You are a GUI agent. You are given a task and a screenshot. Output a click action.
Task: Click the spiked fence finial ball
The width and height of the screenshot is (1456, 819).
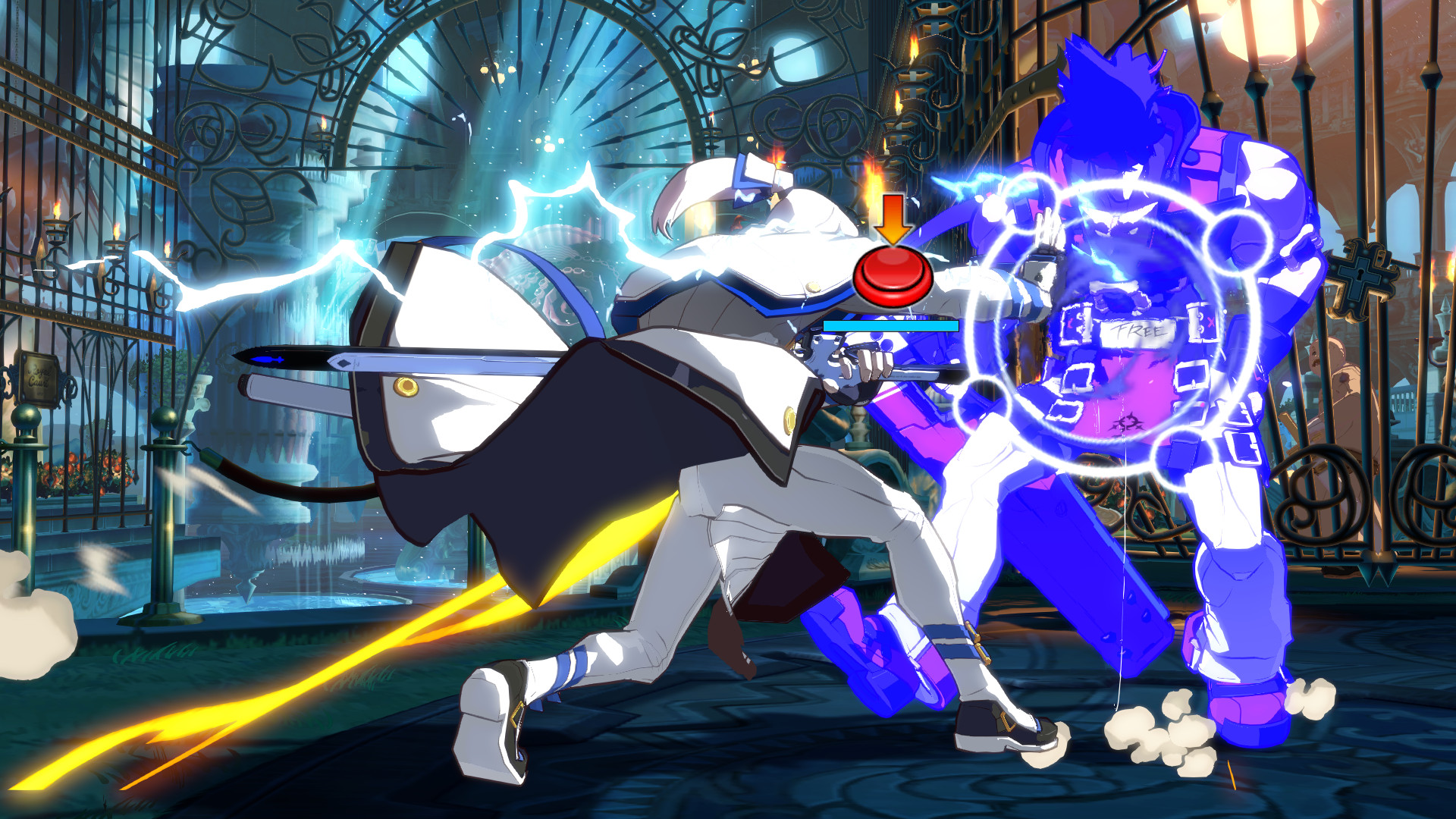pos(25,419)
